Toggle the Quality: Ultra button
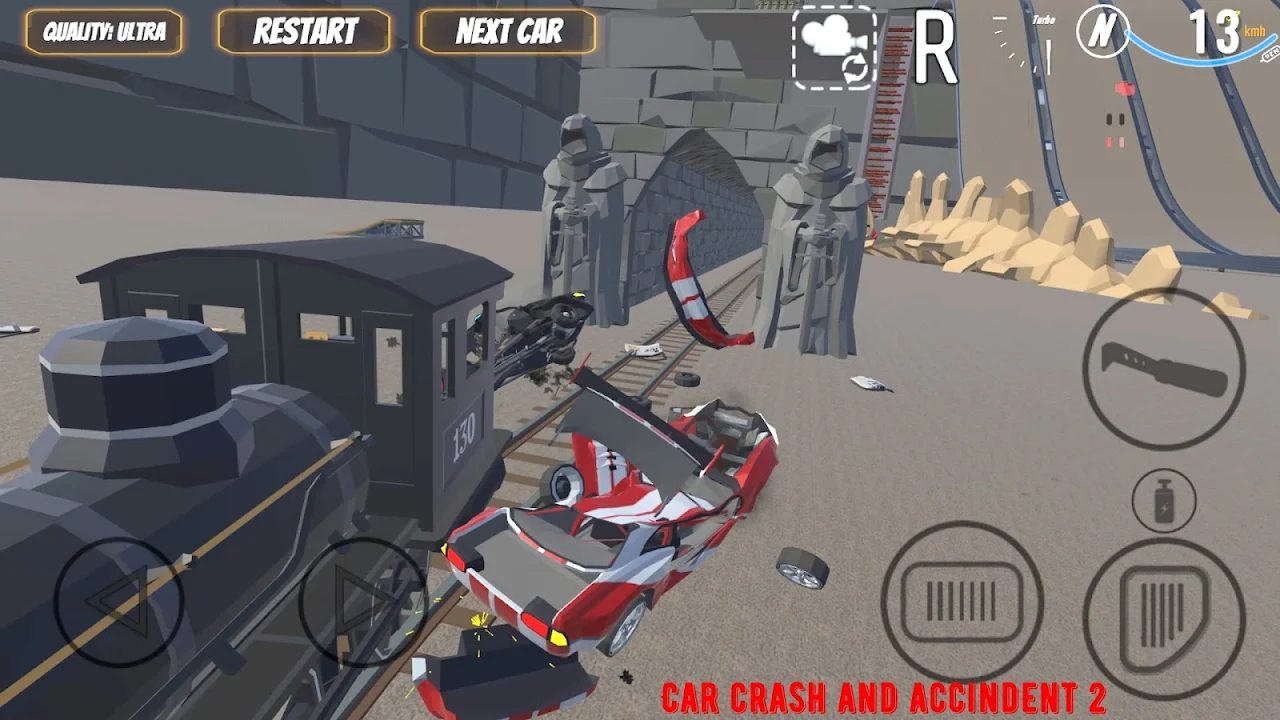The image size is (1280, 720). (104, 32)
